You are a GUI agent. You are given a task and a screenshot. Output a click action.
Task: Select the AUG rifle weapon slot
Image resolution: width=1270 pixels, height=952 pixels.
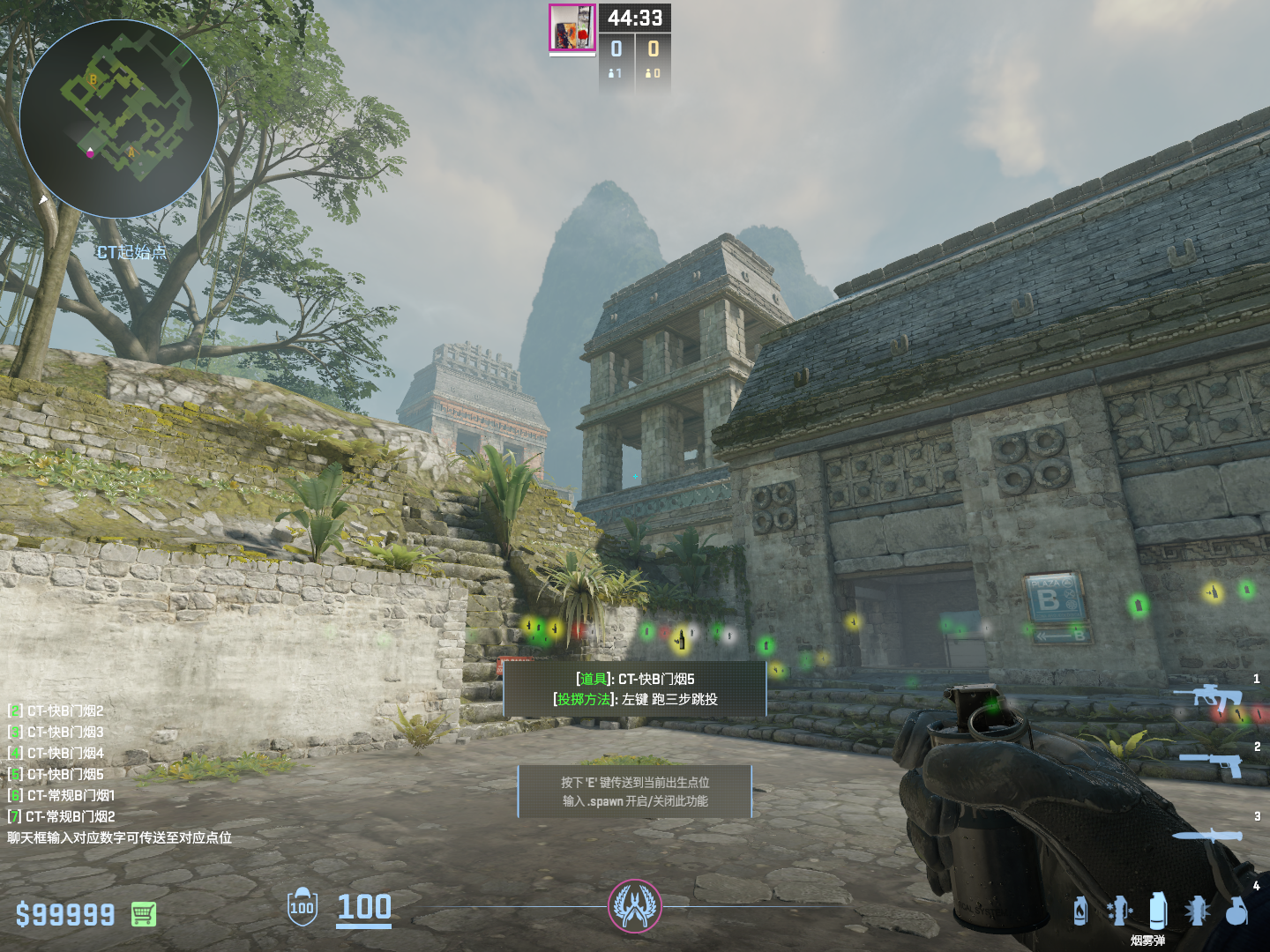[x=1210, y=699]
